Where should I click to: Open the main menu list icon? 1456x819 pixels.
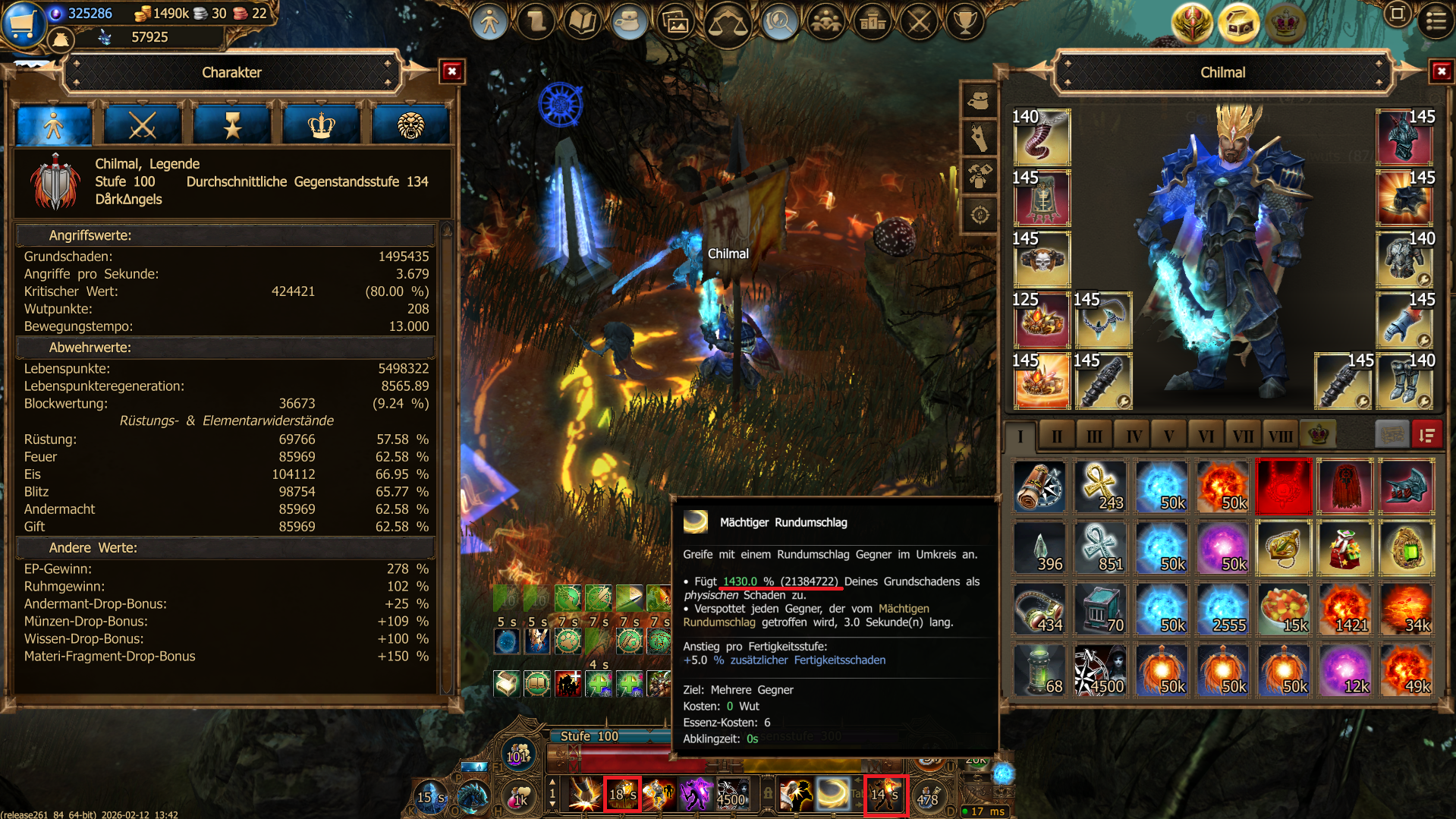[x=1436, y=20]
